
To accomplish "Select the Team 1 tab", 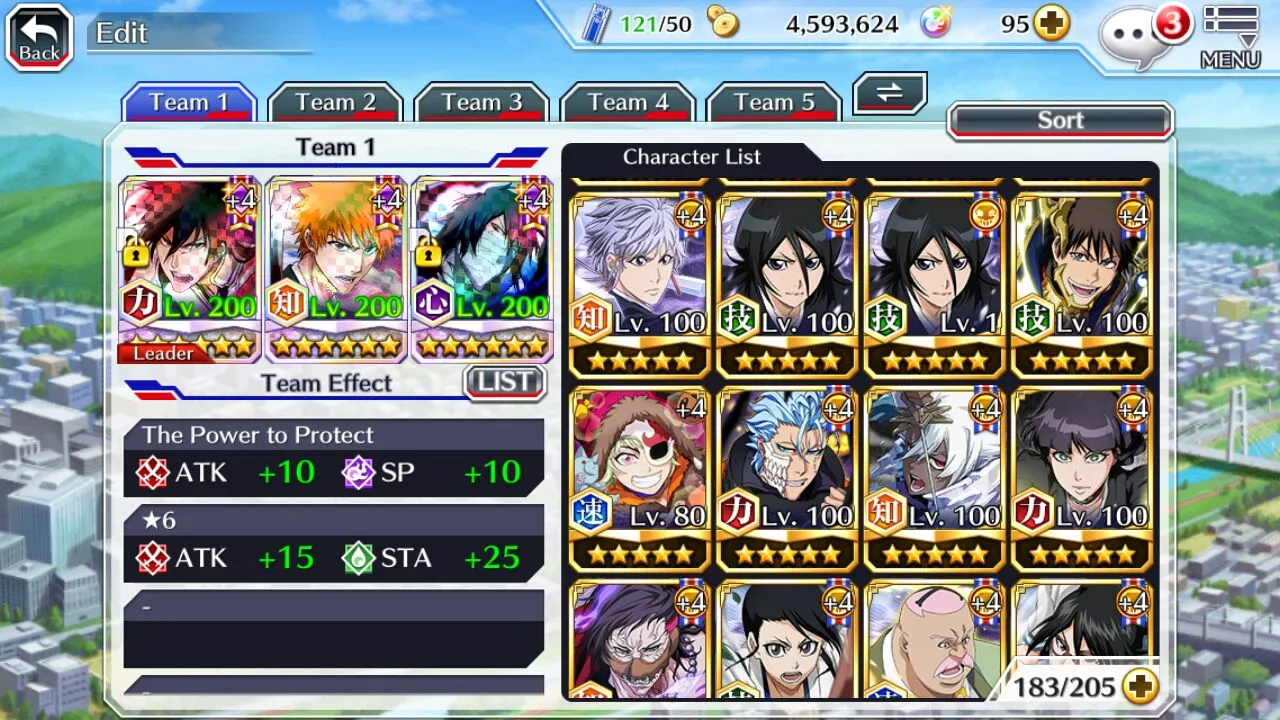I will click(189, 103).
